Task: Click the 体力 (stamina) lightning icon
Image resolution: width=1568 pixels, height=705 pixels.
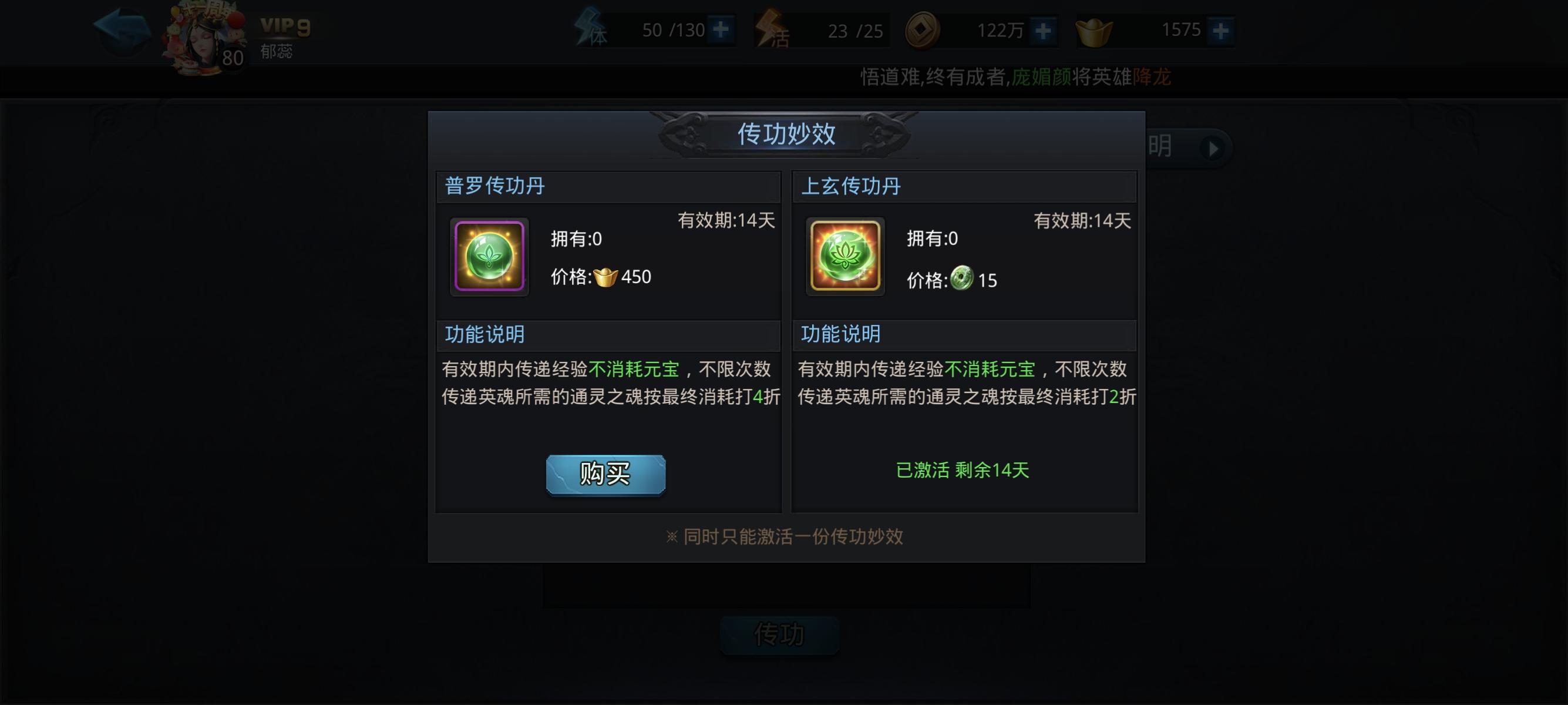Action: point(588,29)
